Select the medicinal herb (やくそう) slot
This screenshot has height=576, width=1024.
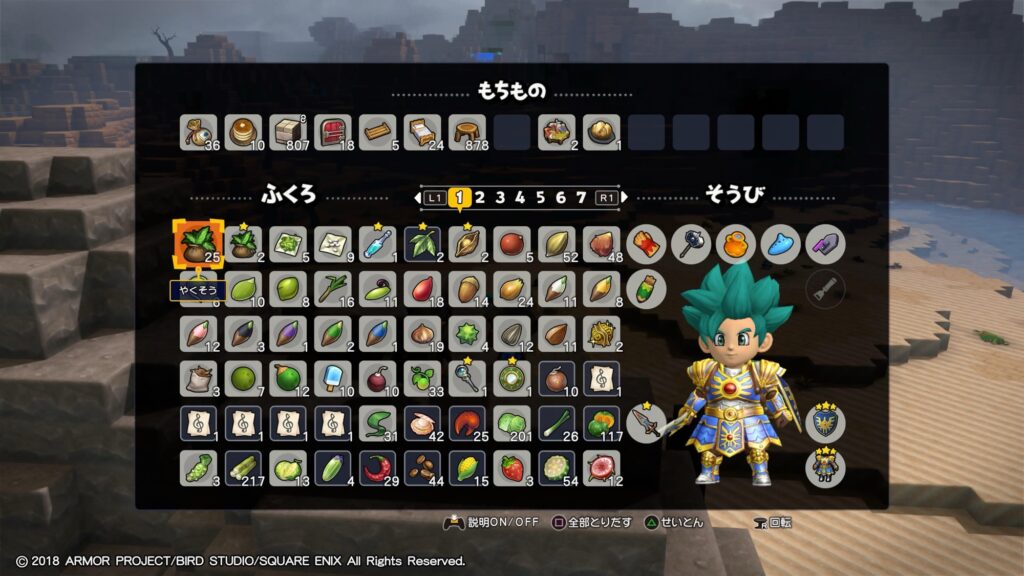[197, 244]
